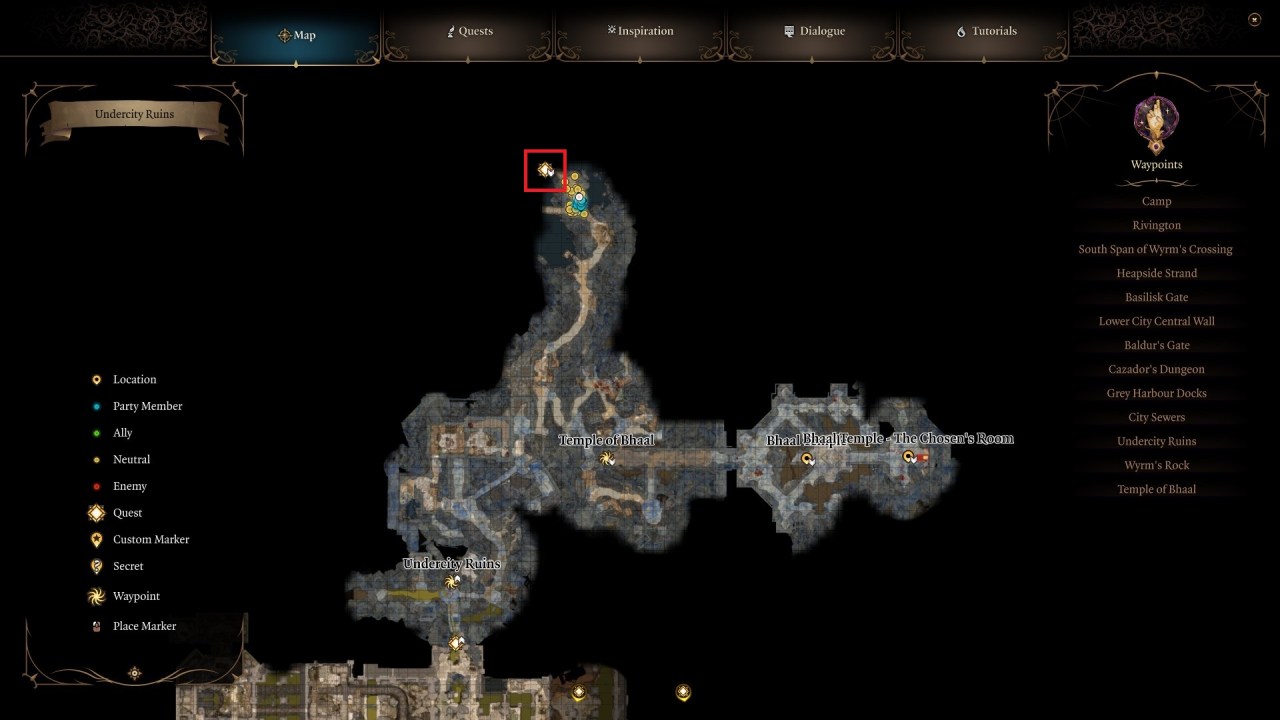The height and width of the screenshot is (720, 1280).
Task: Click the Temple of Bhaal waypoint spiral icon
Action: point(607,458)
